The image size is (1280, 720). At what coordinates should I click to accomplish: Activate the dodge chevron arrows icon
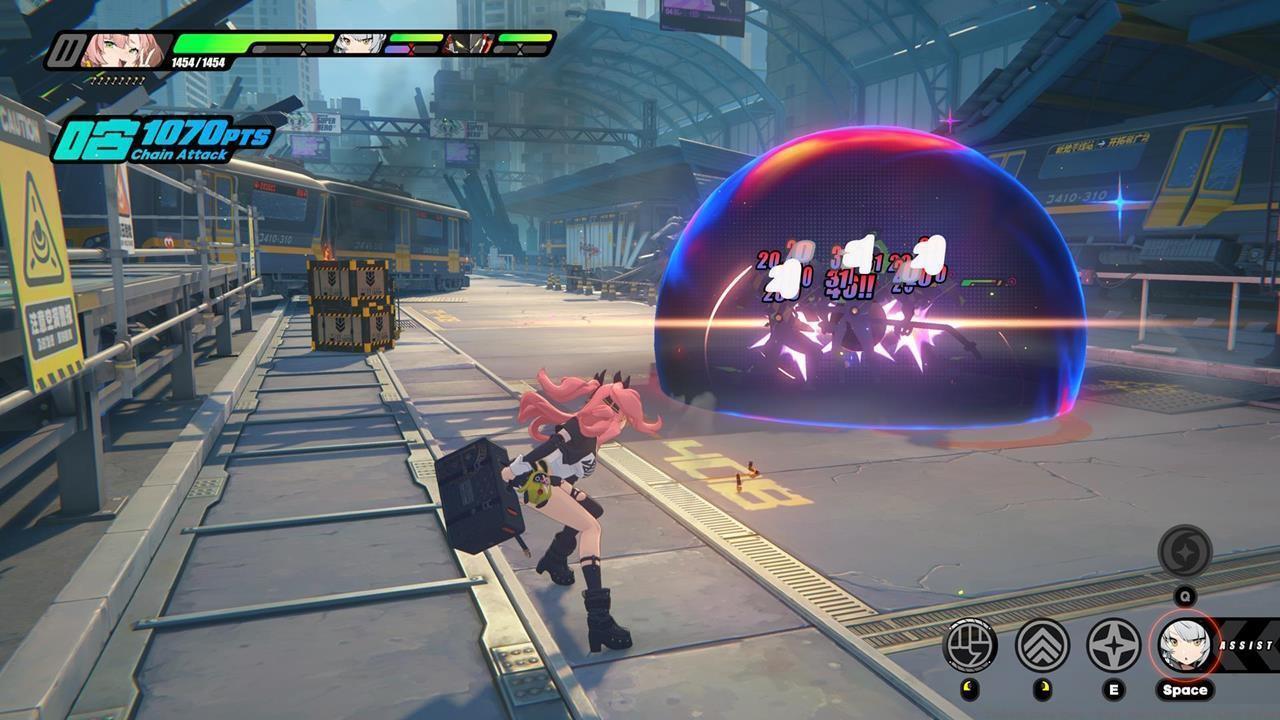[1042, 645]
